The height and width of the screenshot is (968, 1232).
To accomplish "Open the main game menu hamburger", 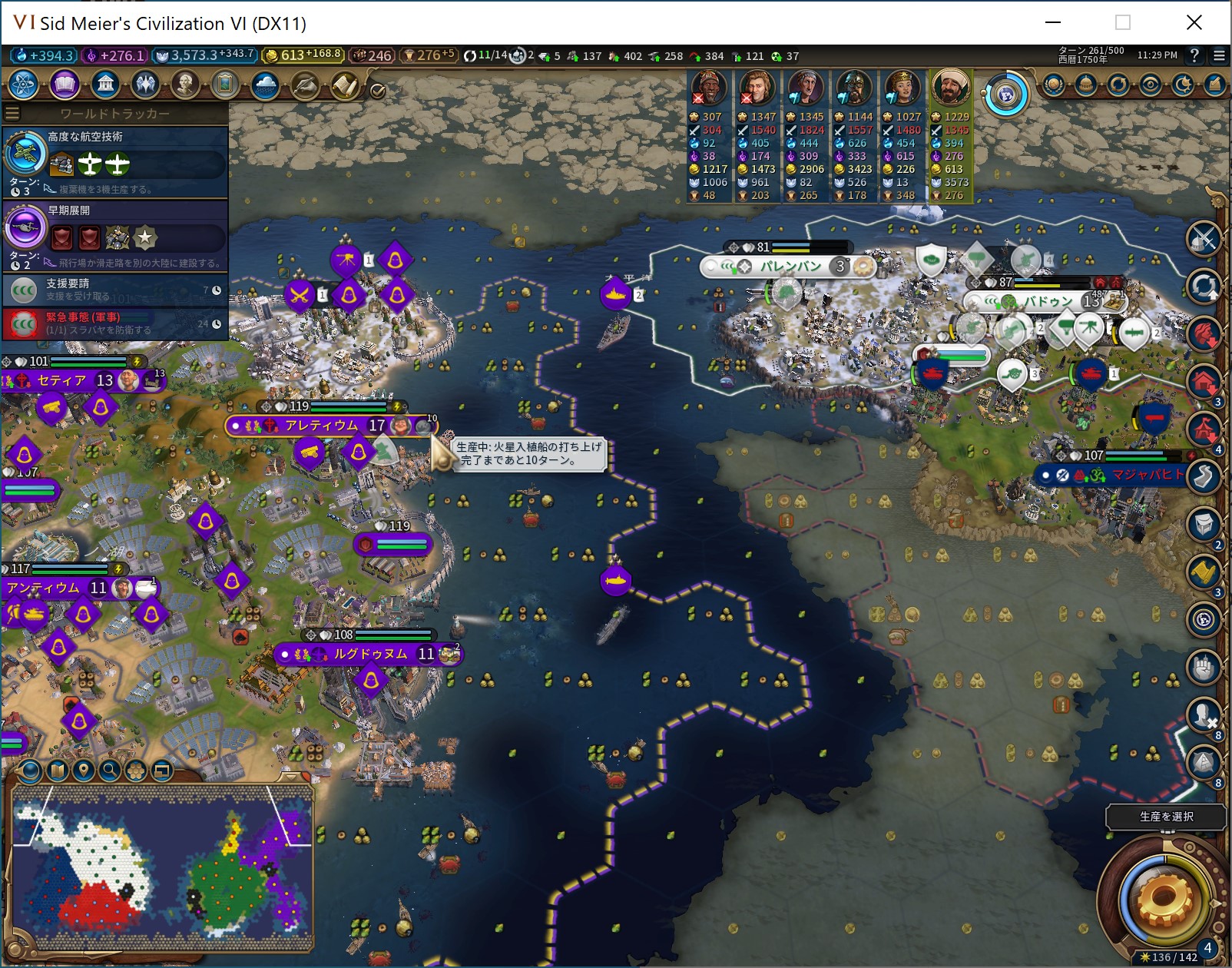I will (1219, 55).
